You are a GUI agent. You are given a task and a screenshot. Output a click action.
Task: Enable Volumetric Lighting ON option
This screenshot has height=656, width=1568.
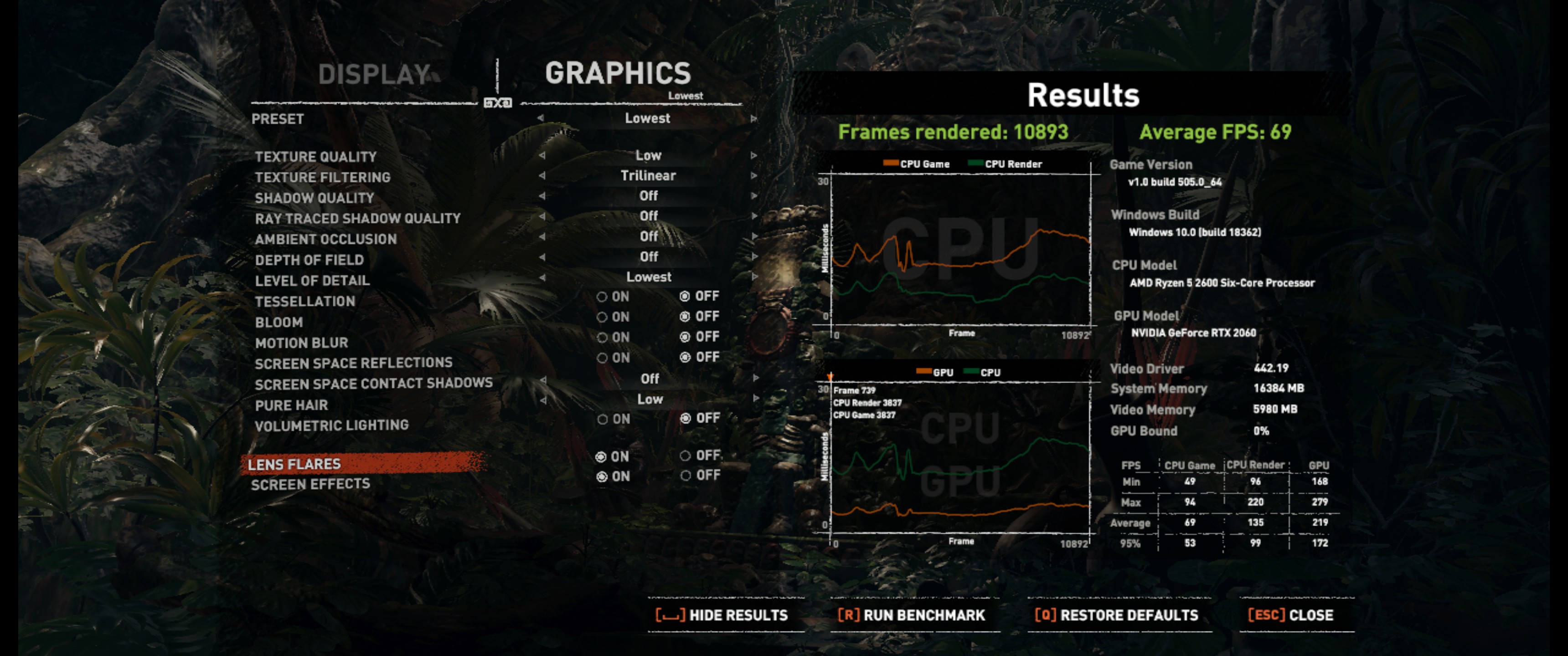(613, 419)
